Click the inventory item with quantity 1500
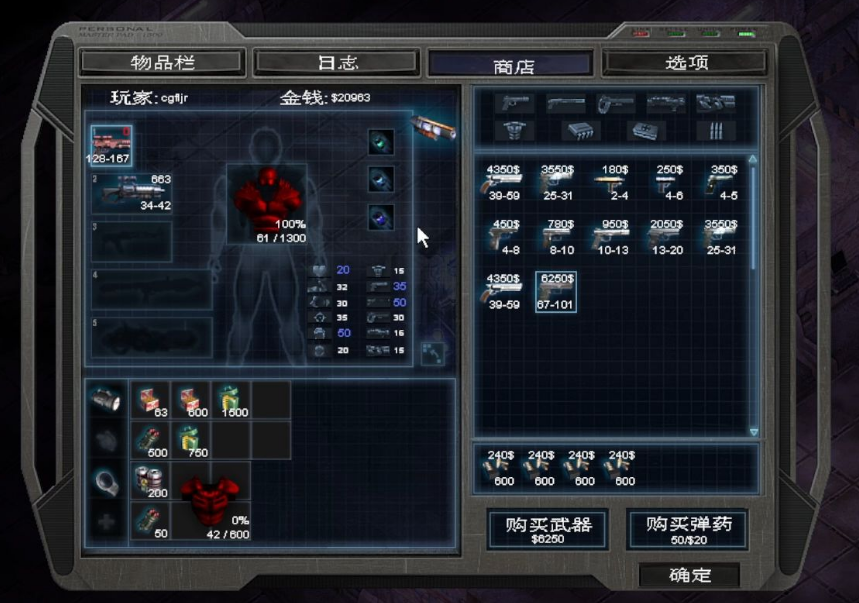 click(231, 400)
